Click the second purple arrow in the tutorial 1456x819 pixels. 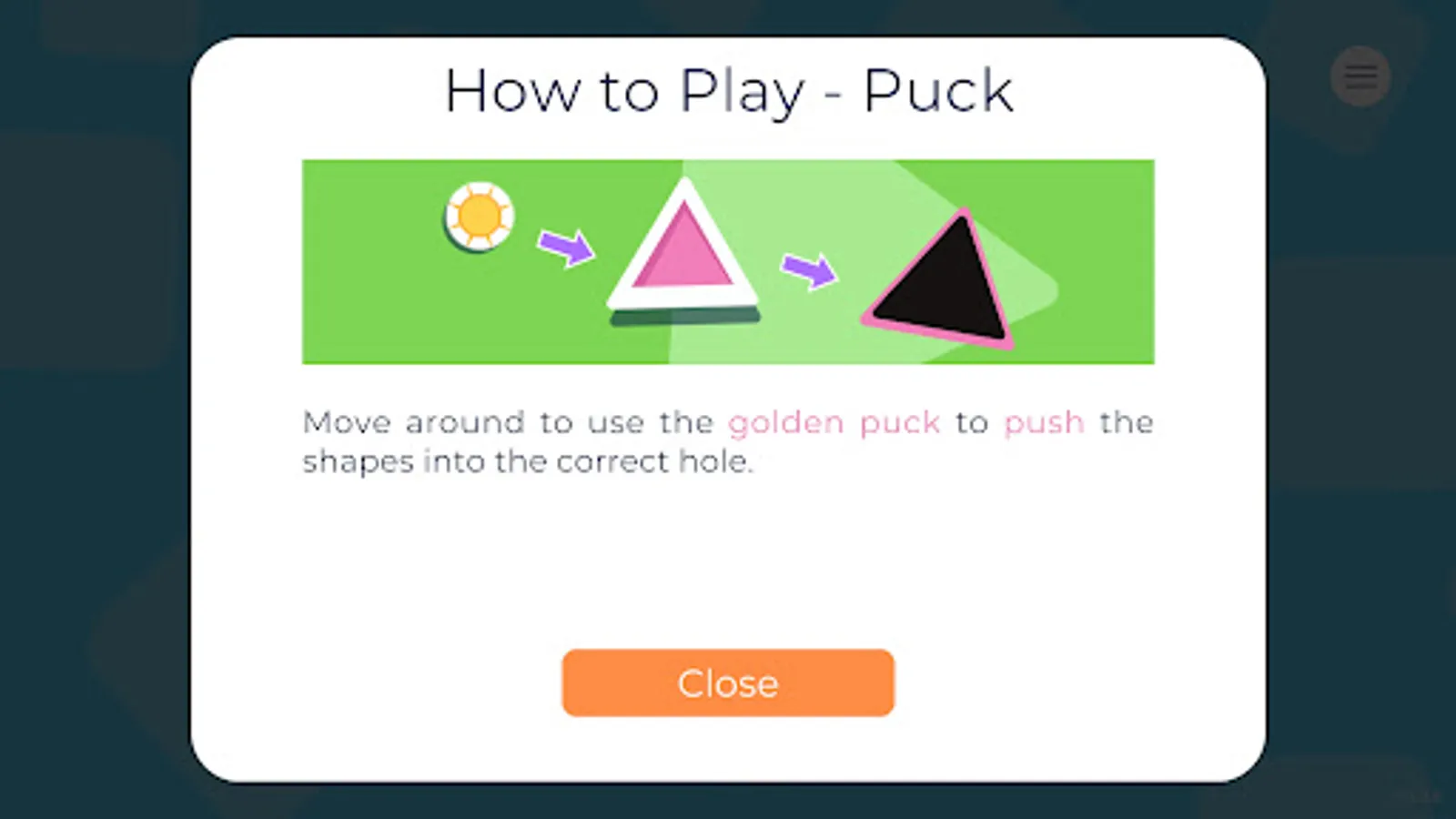click(x=808, y=271)
